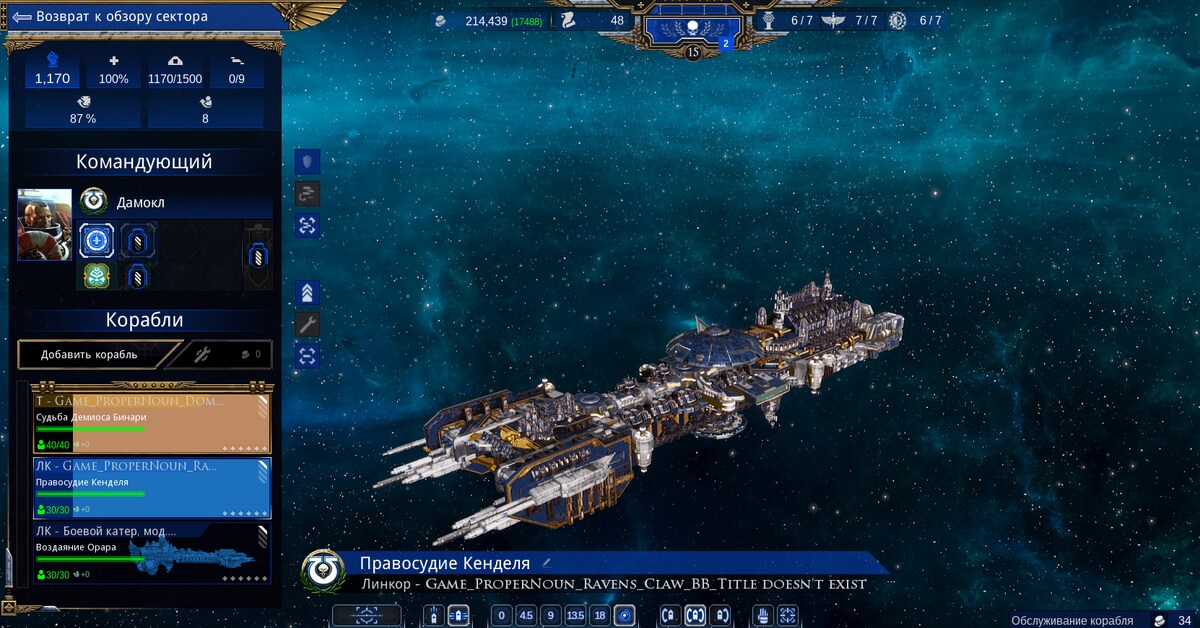Click the shield icon button

coord(308,161)
